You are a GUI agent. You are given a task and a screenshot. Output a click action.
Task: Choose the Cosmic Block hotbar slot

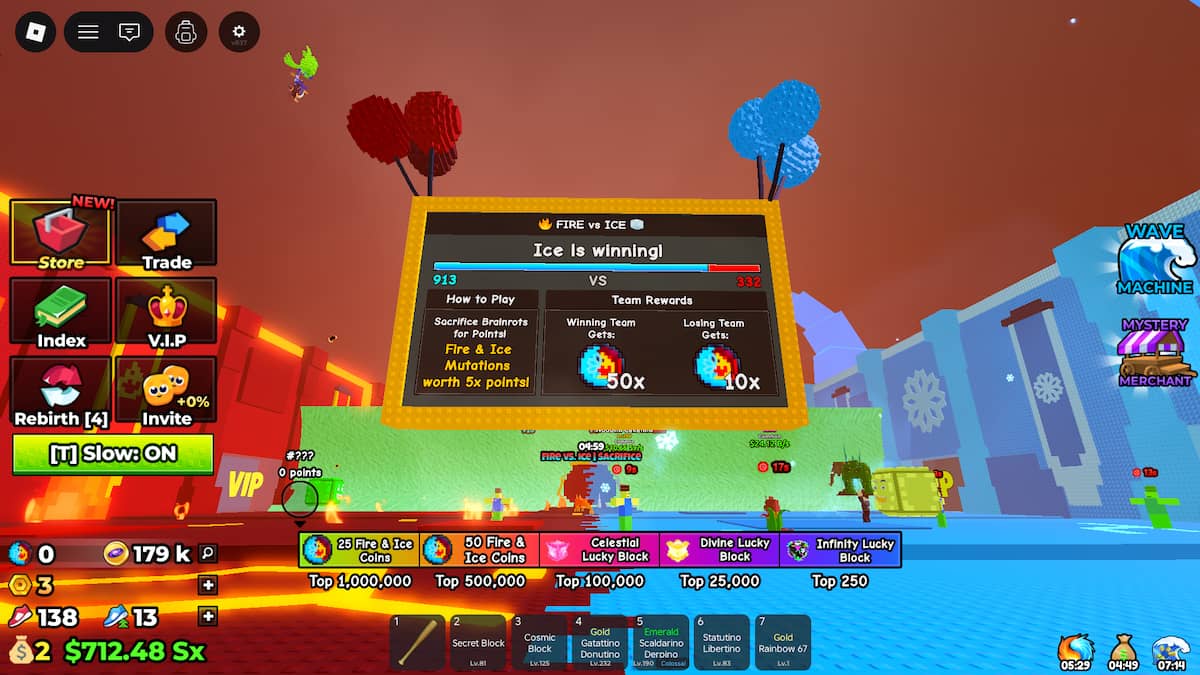539,642
